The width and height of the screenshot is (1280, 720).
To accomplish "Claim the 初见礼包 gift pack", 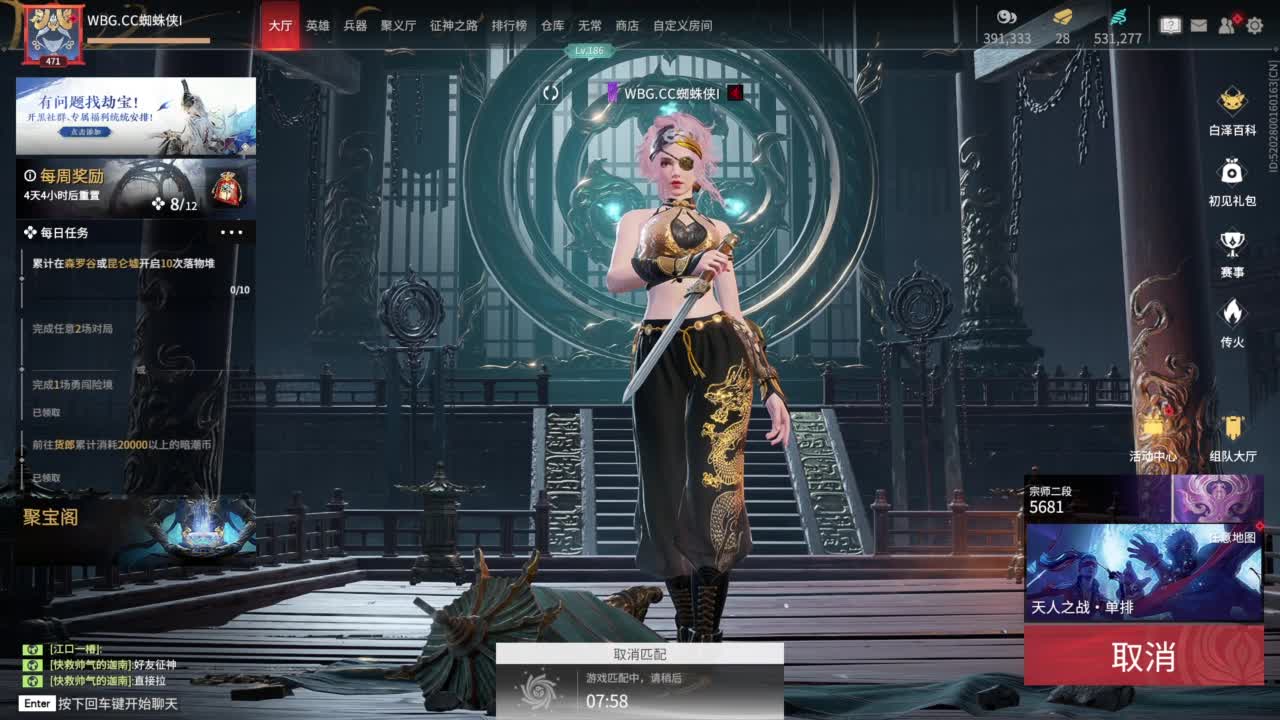I will 1232,181.
